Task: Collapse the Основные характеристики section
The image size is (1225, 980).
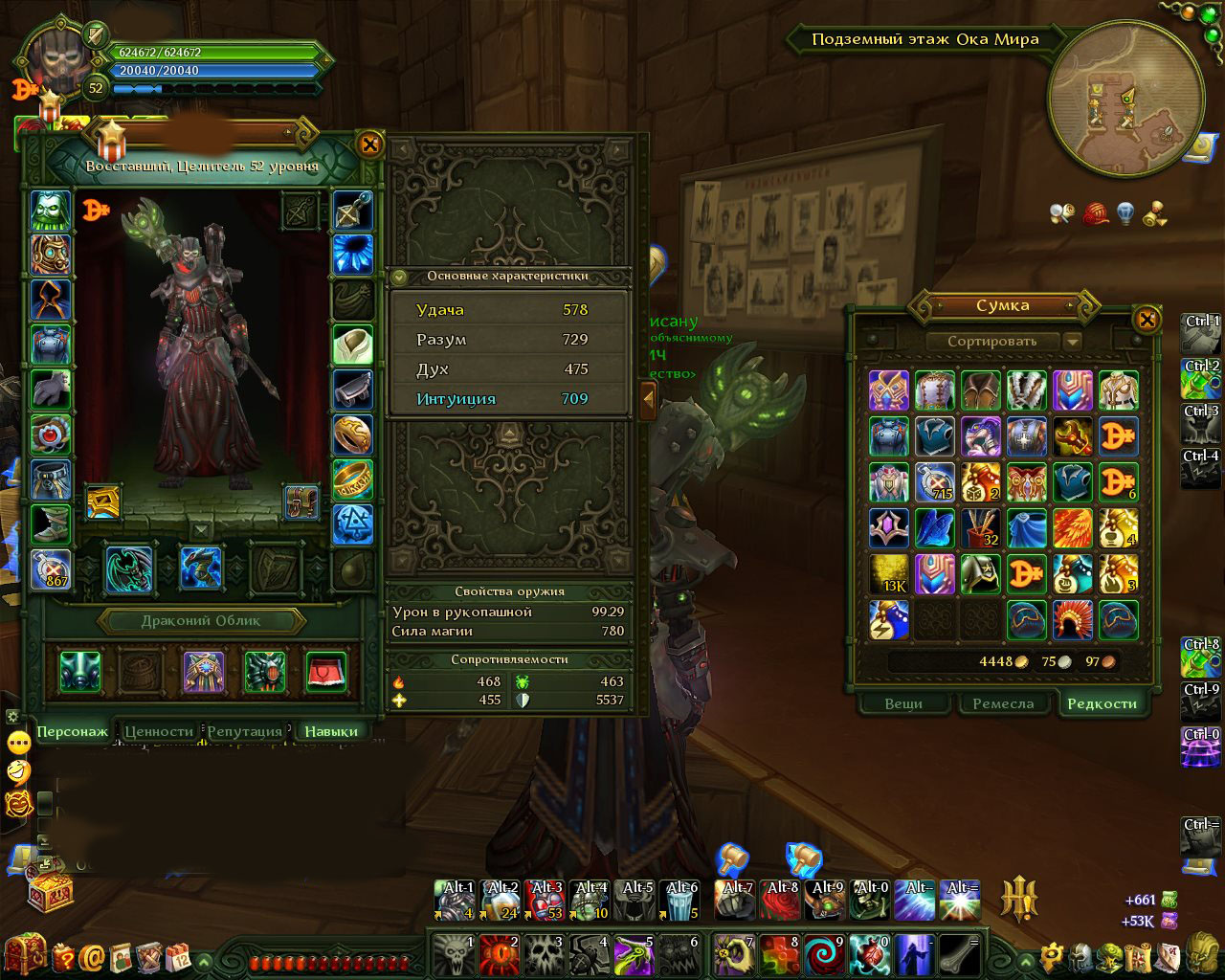Action: (400, 278)
